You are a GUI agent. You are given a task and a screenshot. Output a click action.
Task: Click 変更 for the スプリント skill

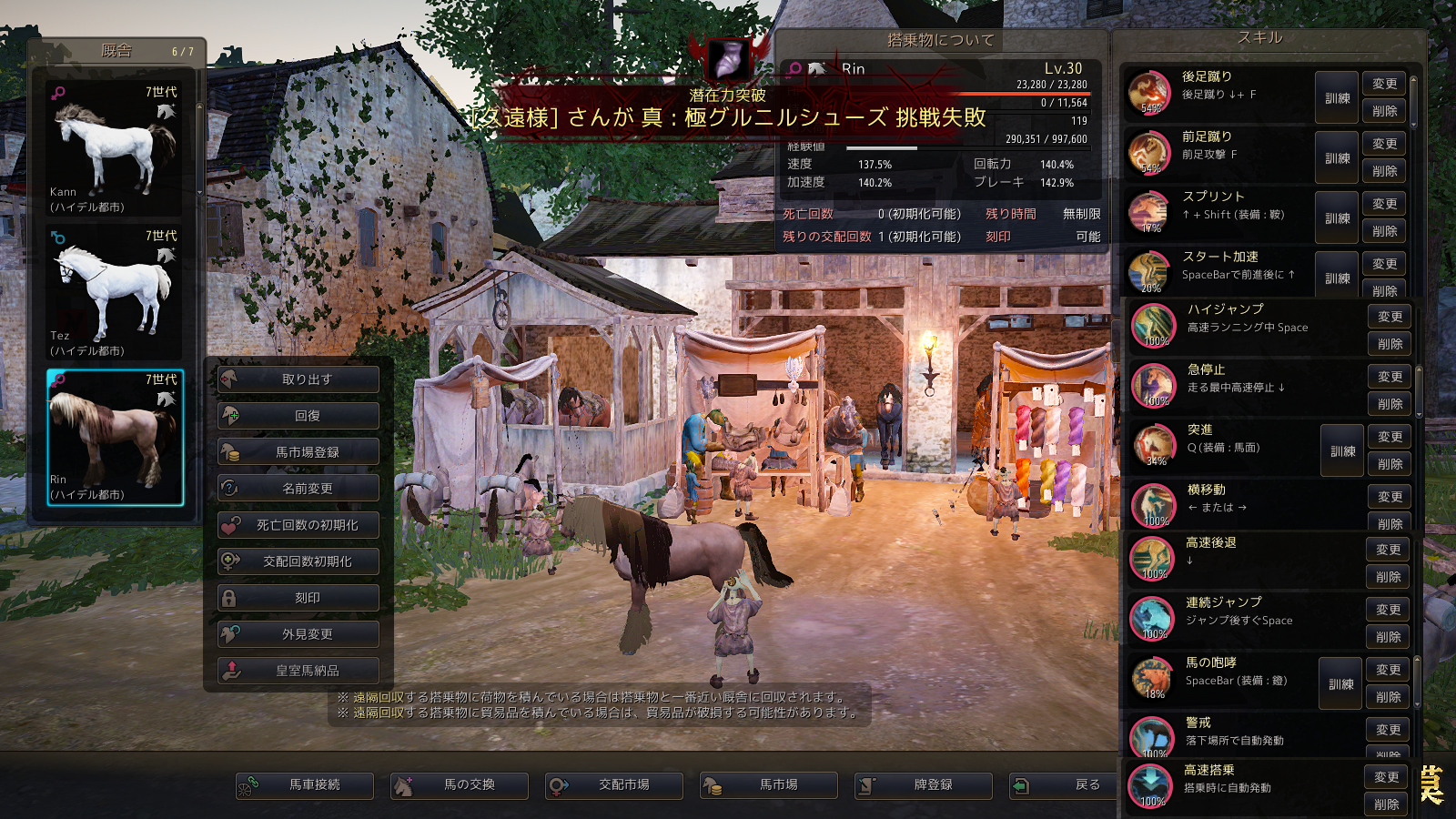[1384, 204]
